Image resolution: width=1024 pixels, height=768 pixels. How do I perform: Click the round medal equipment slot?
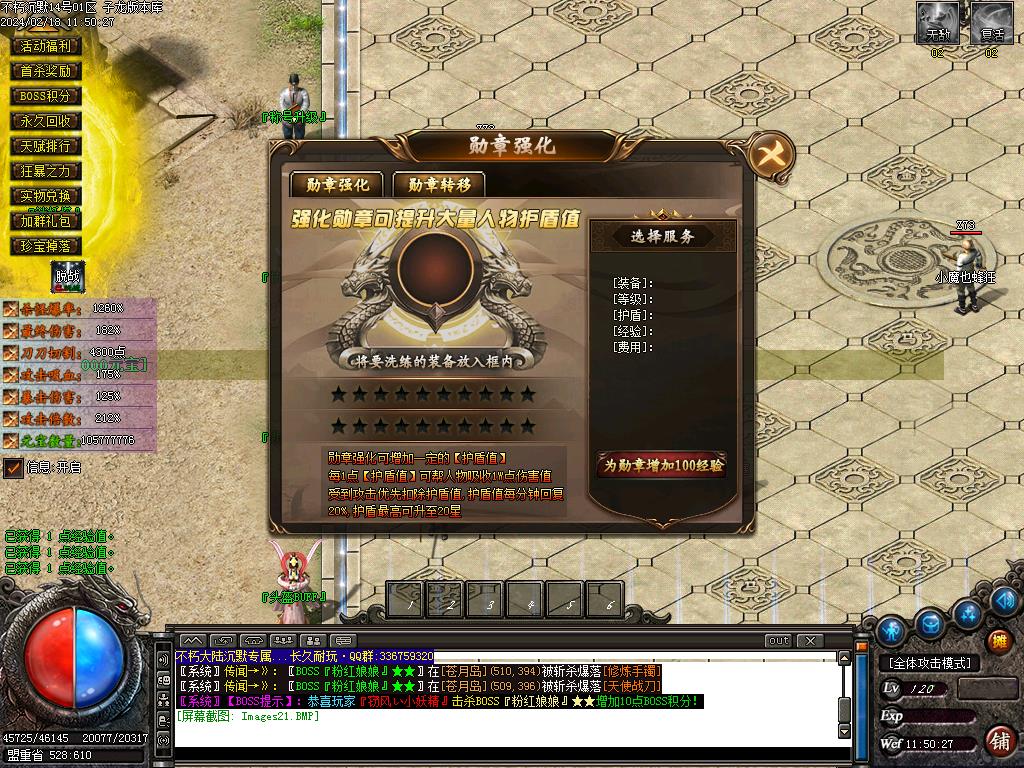[435, 264]
